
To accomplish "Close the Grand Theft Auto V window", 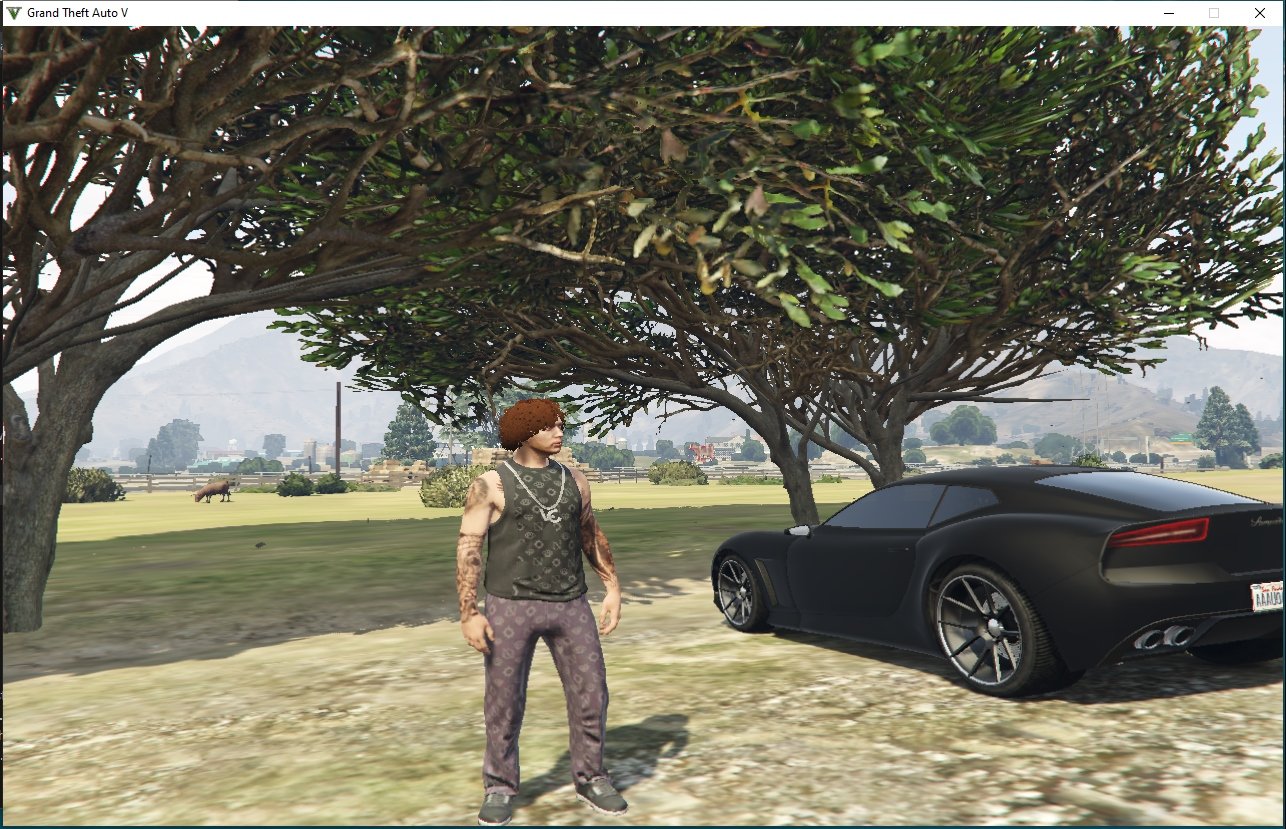I will (x=1259, y=13).
